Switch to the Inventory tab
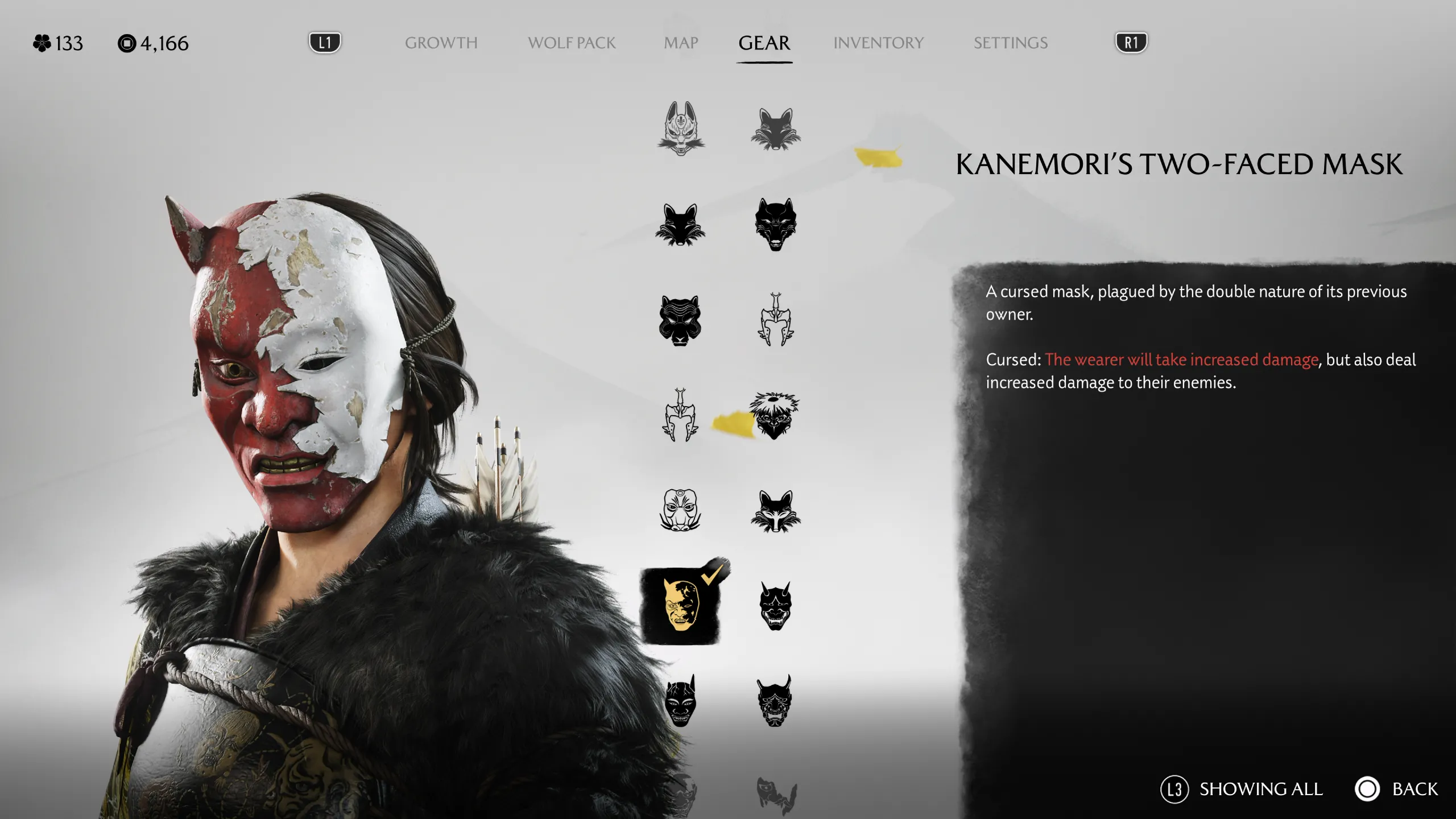 878,43
